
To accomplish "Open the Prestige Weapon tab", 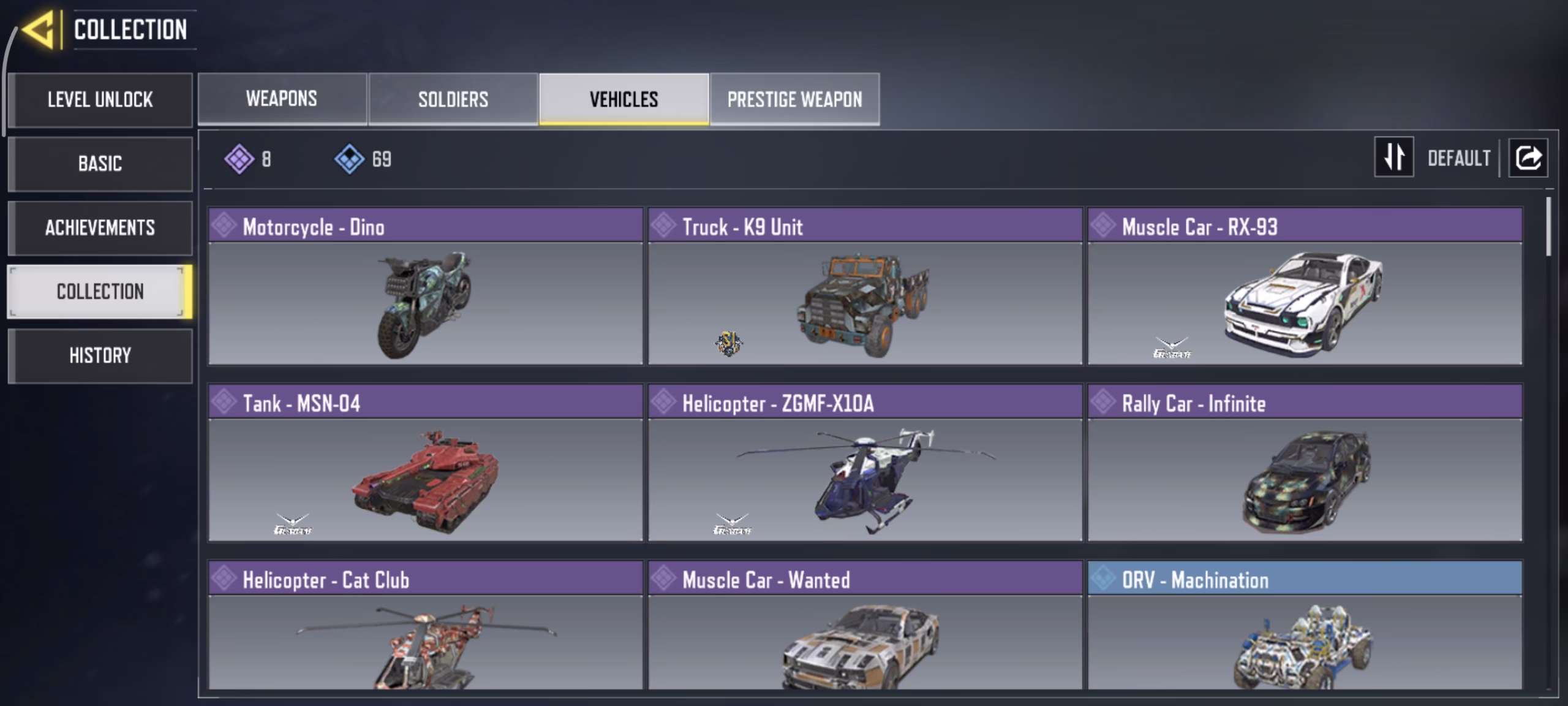I will coord(794,99).
